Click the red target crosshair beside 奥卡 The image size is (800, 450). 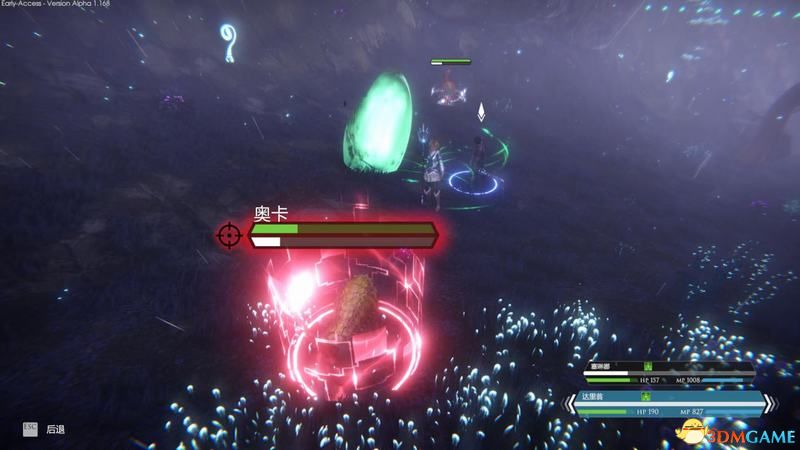pos(229,236)
